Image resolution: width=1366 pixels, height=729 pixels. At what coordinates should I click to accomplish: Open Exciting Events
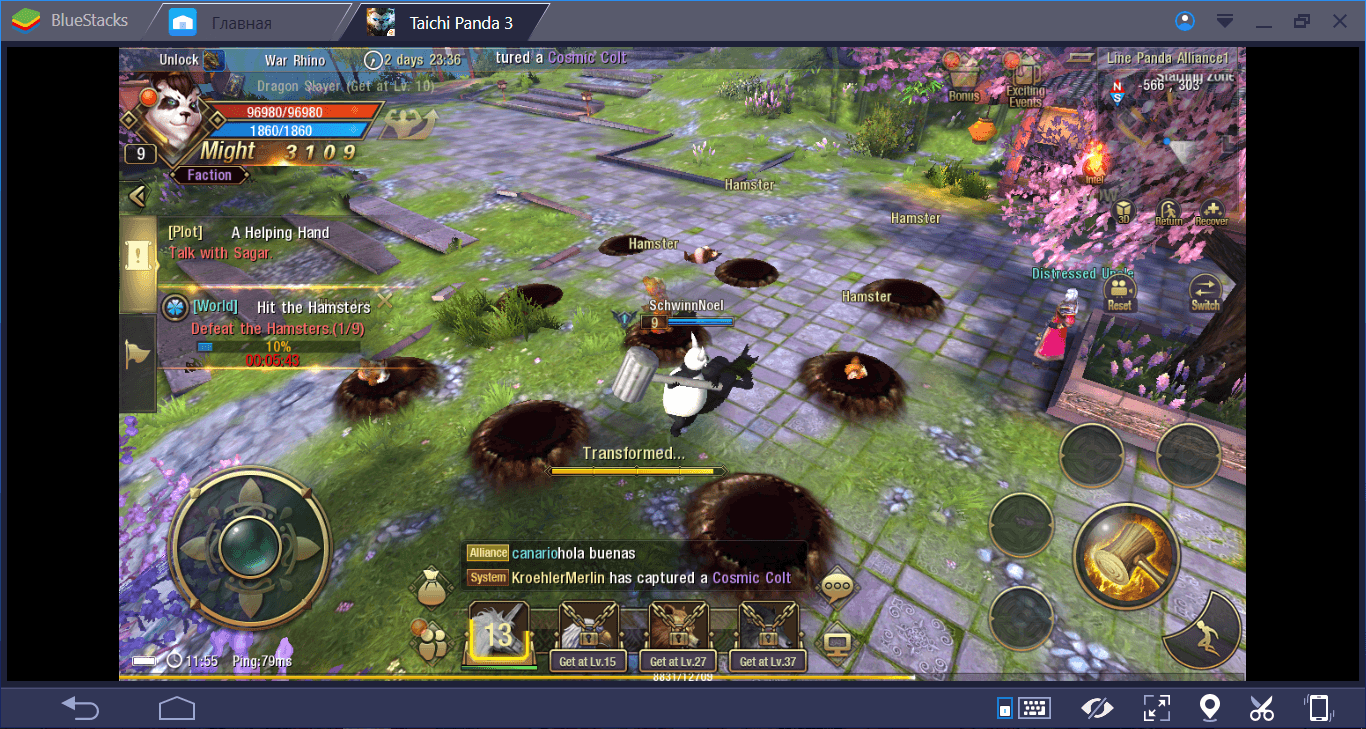pos(1025,80)
